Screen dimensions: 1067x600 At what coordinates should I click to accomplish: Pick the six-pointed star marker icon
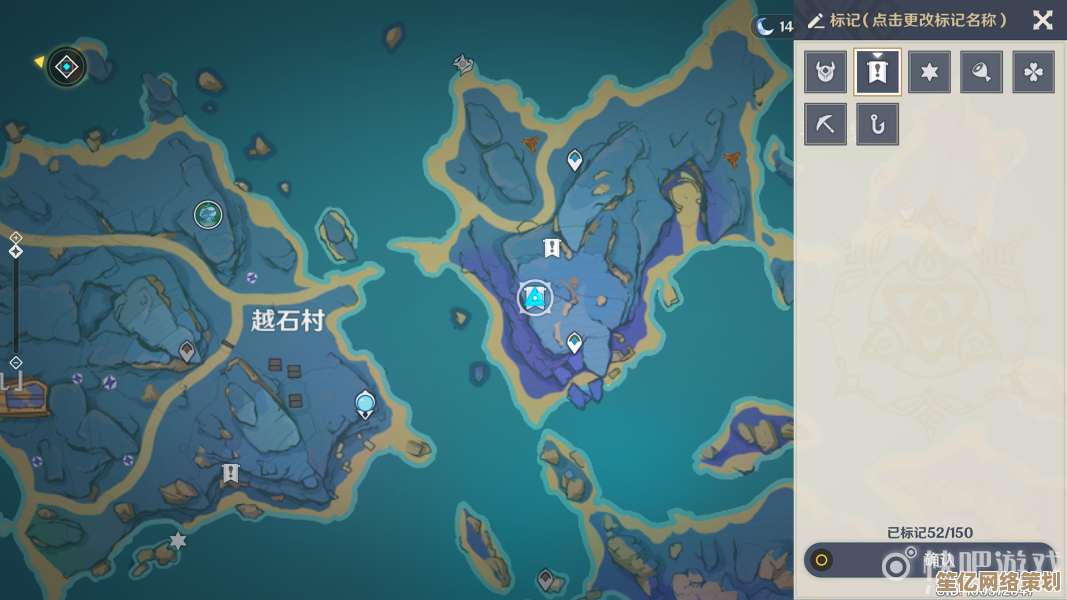(x=929, y=72)
